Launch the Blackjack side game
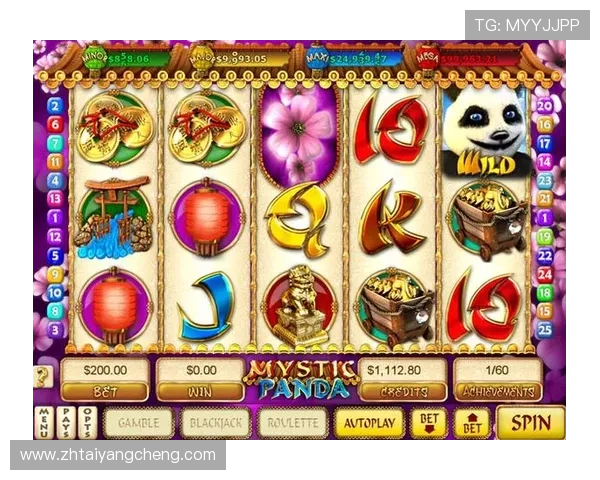The image size is (600, 480). coord(216,423)
